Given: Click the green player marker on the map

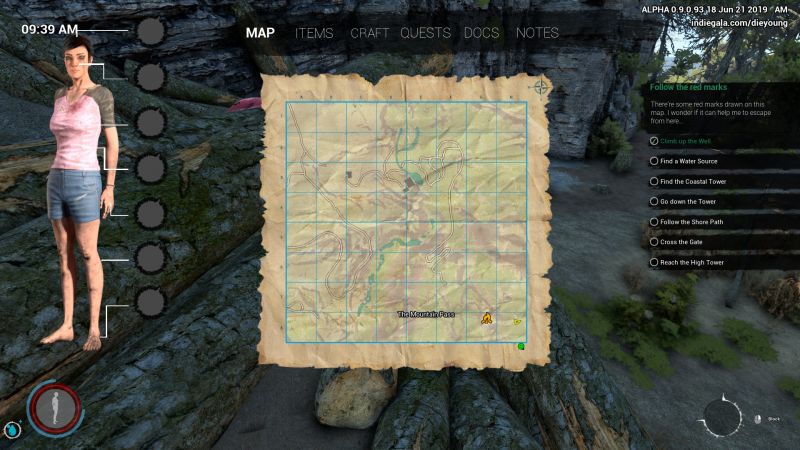Looking at the screenshot, I should click(x=521, y=346).
